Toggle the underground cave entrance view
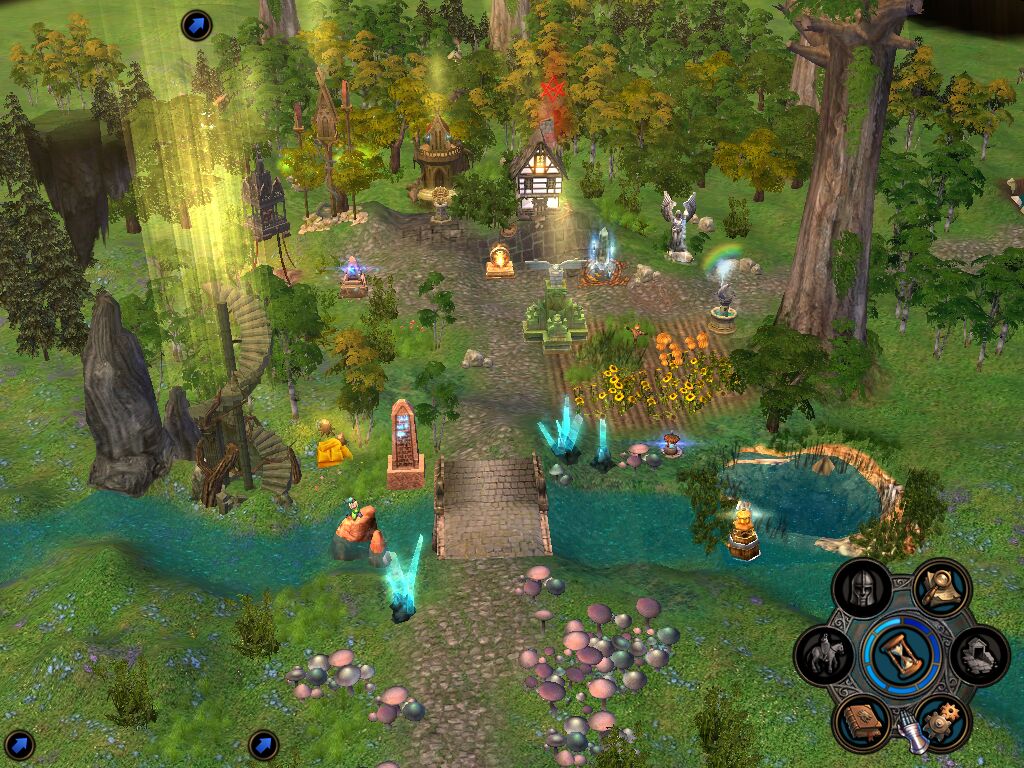Image resolution: width=1024 pixels, height=768 pixels. coord(979,655)
